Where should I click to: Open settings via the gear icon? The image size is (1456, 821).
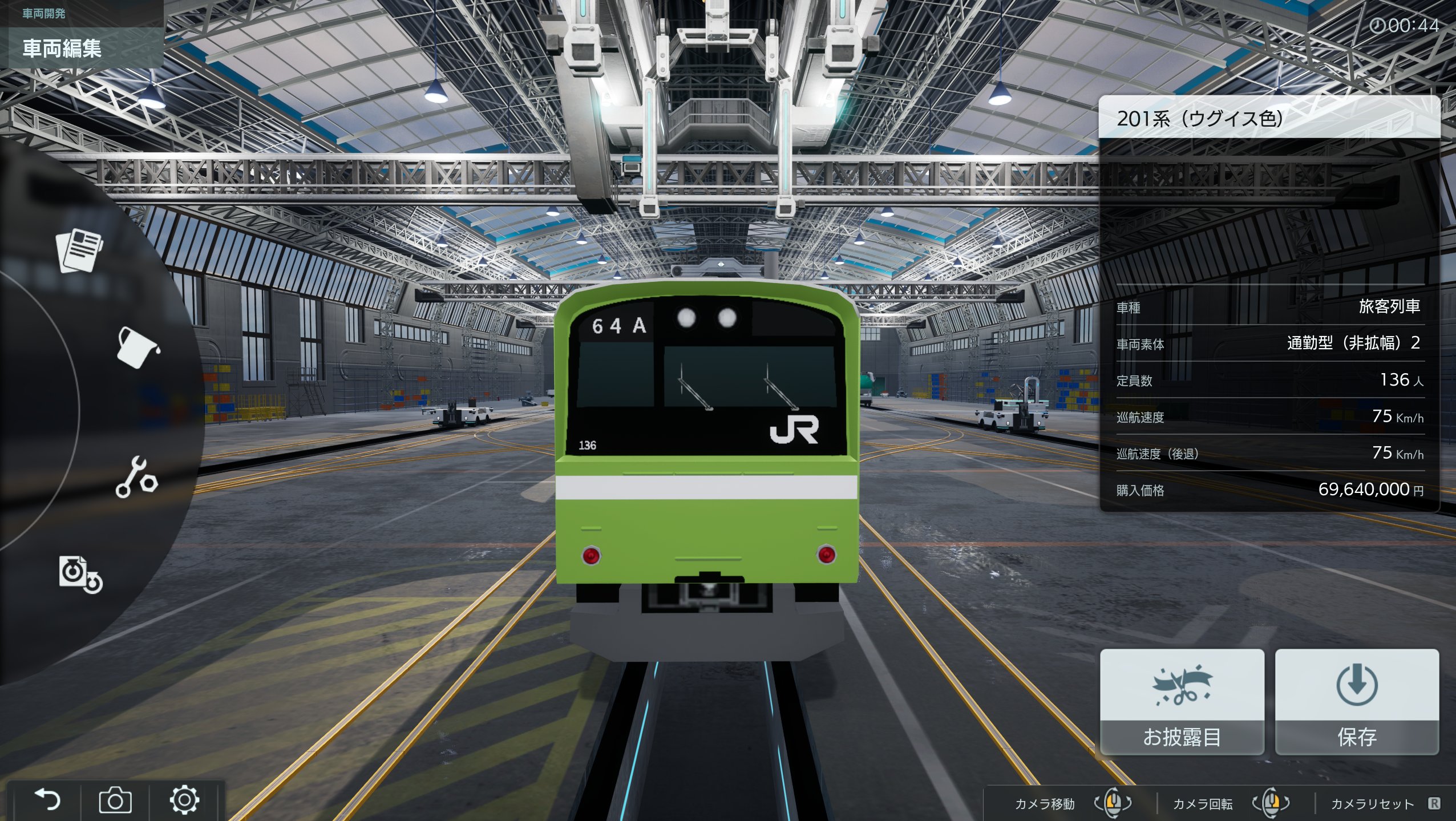point(184,800)
